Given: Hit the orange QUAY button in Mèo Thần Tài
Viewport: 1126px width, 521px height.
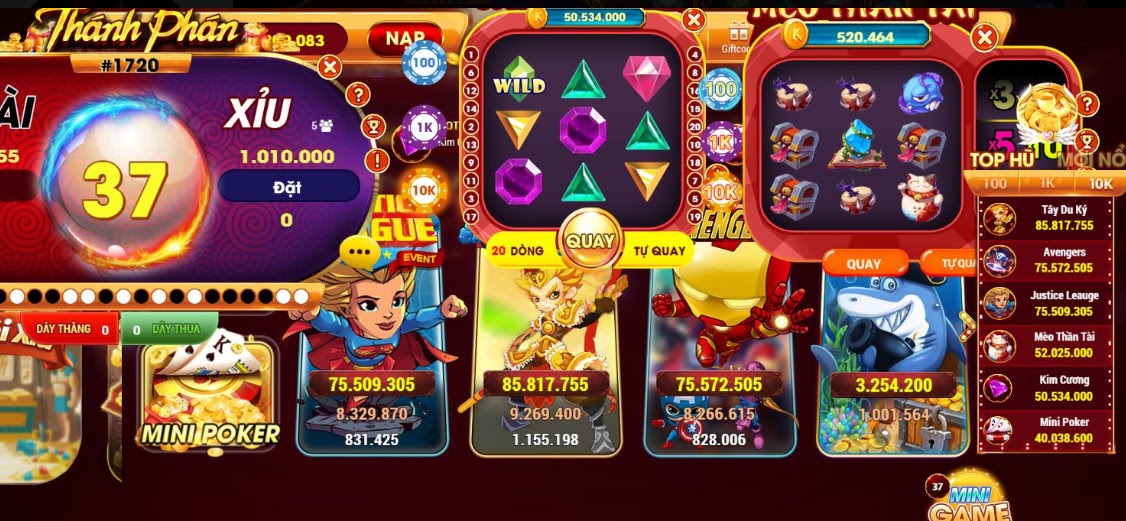Looking at the screenshot, I should [864, 264].
